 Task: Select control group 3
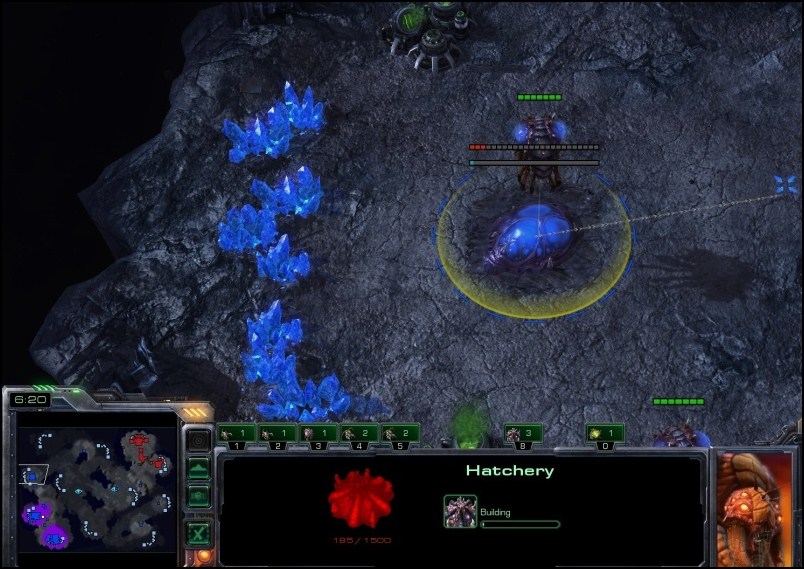click(318, 435)
